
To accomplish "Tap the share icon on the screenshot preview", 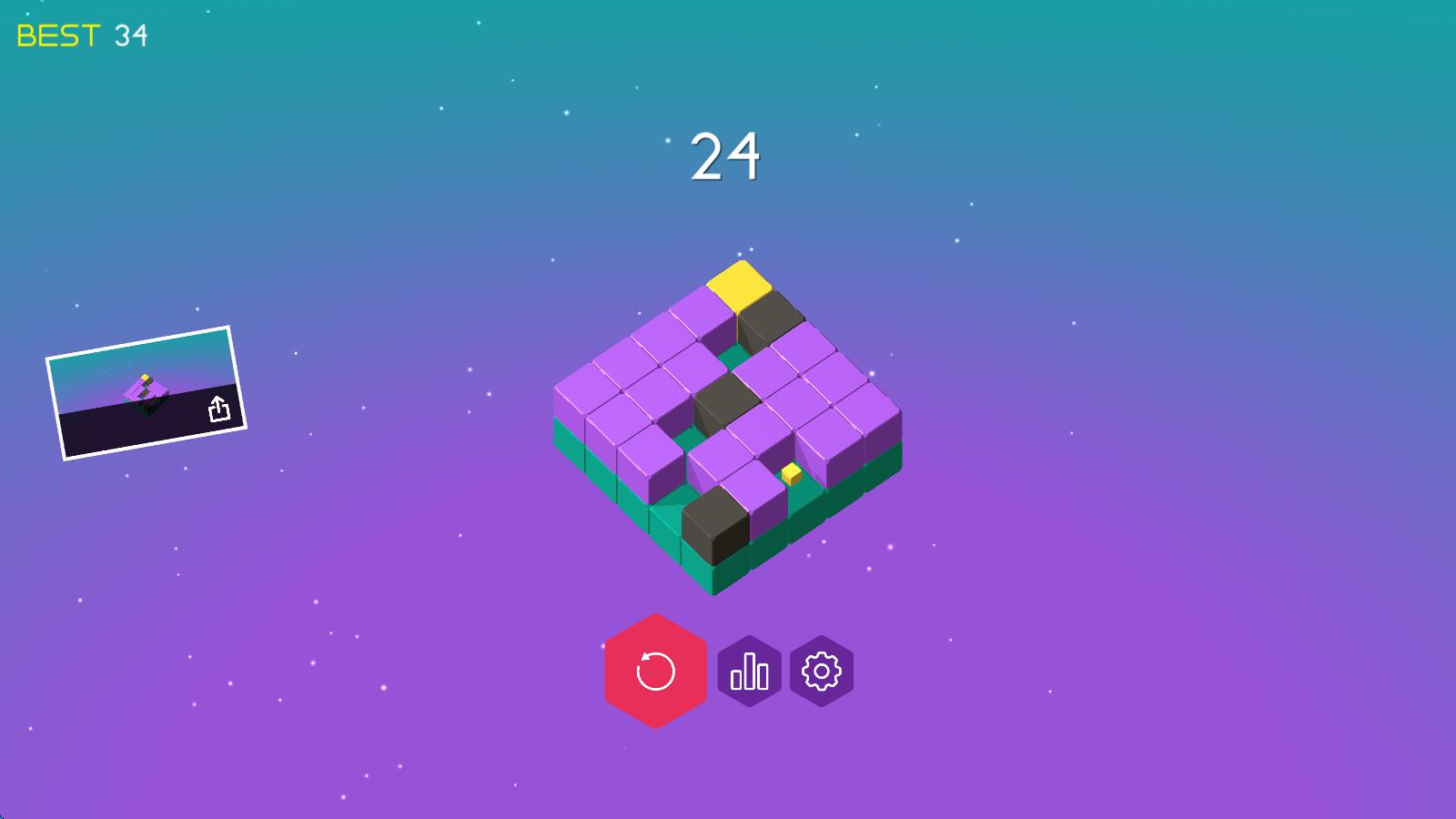I will 217,407.
